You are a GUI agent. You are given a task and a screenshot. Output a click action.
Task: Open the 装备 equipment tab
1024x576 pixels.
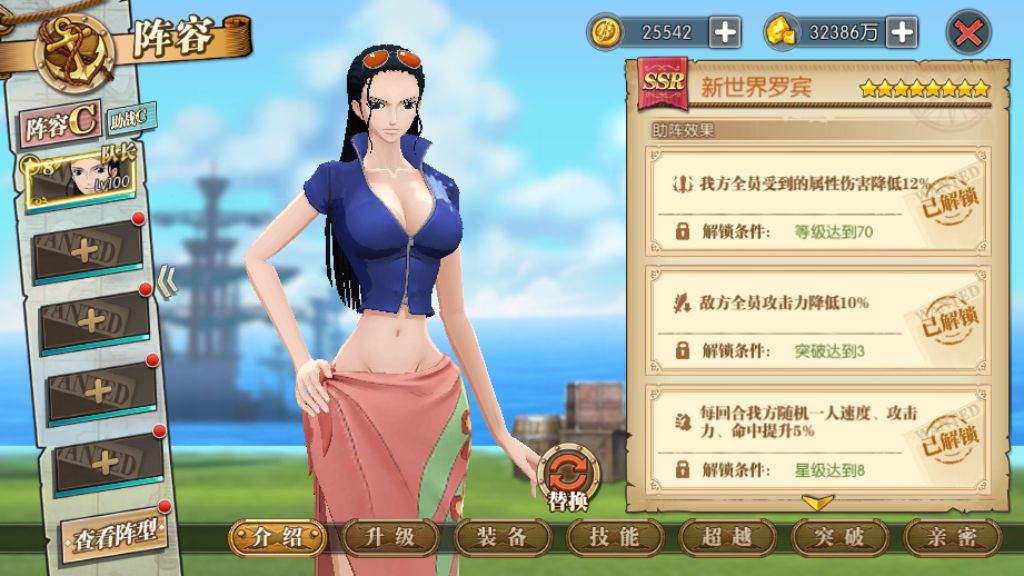502,537
